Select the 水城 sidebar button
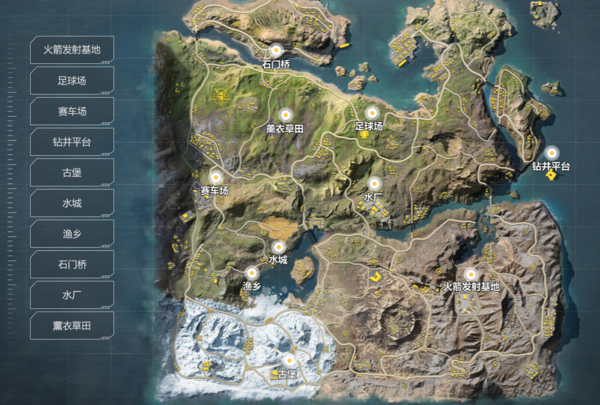Image resolution: width=600 pixels, height=405 pixels. [72, 203]
